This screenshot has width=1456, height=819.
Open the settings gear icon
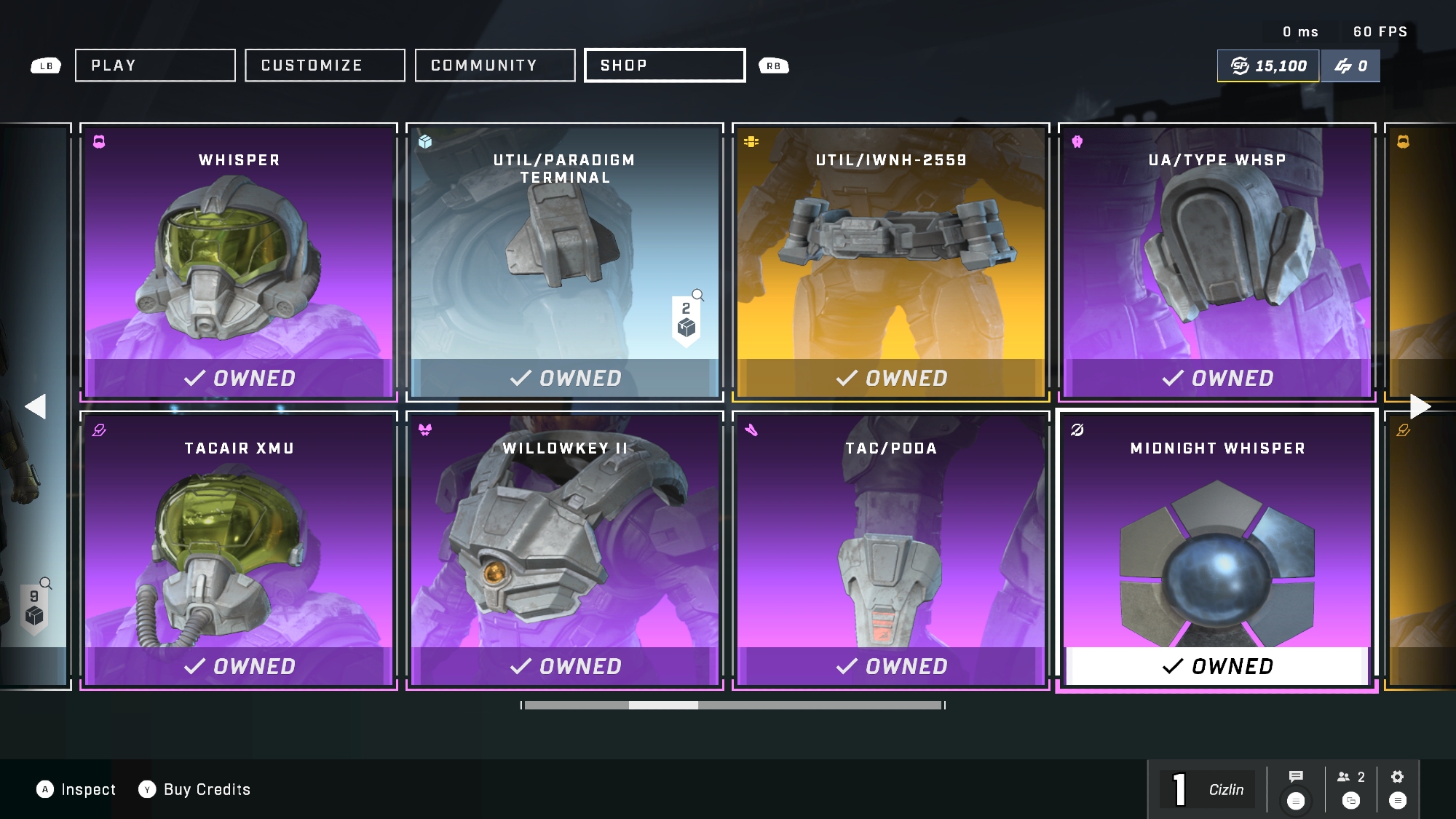click(x=1397, y=777)
